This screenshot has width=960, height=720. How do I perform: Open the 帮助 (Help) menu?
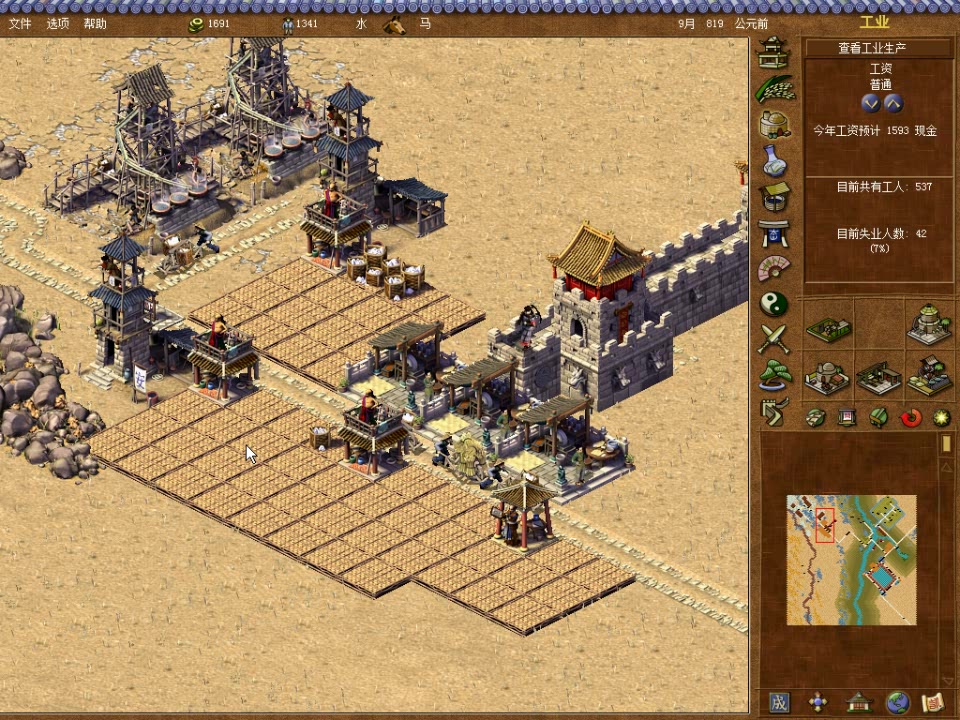tap(95, 23)
